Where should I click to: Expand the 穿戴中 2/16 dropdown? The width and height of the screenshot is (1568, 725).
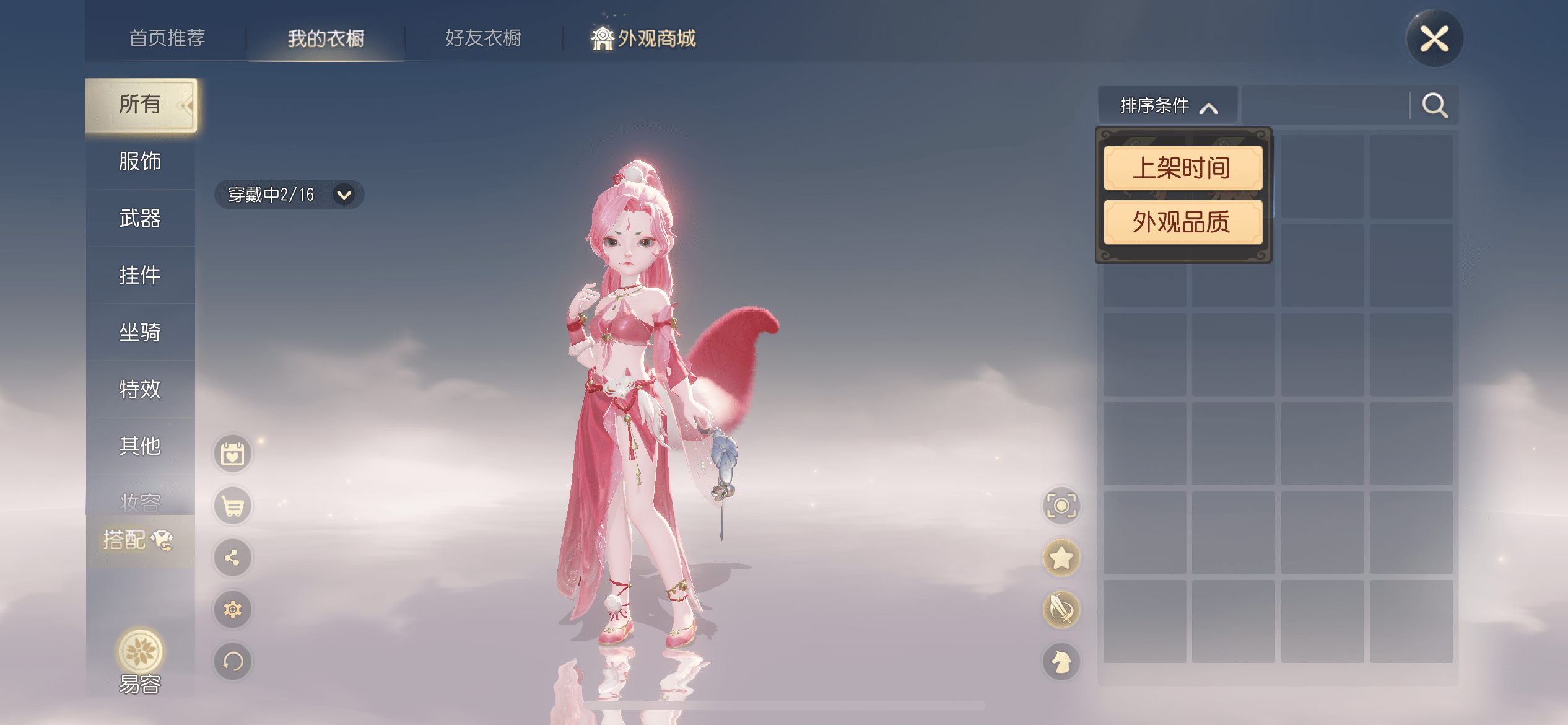point(289,195)
